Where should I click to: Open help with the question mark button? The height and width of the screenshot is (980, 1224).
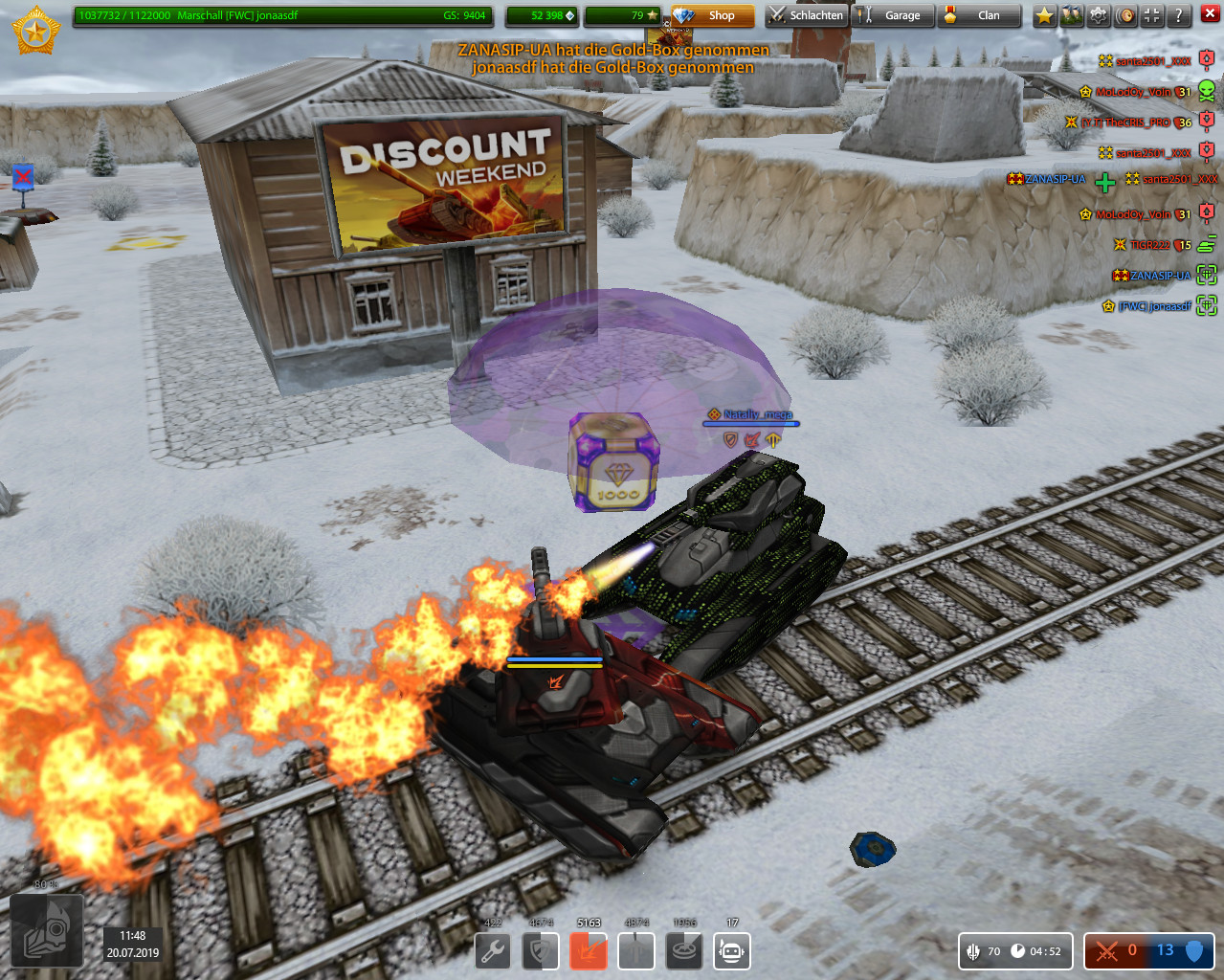(1179, 15)
